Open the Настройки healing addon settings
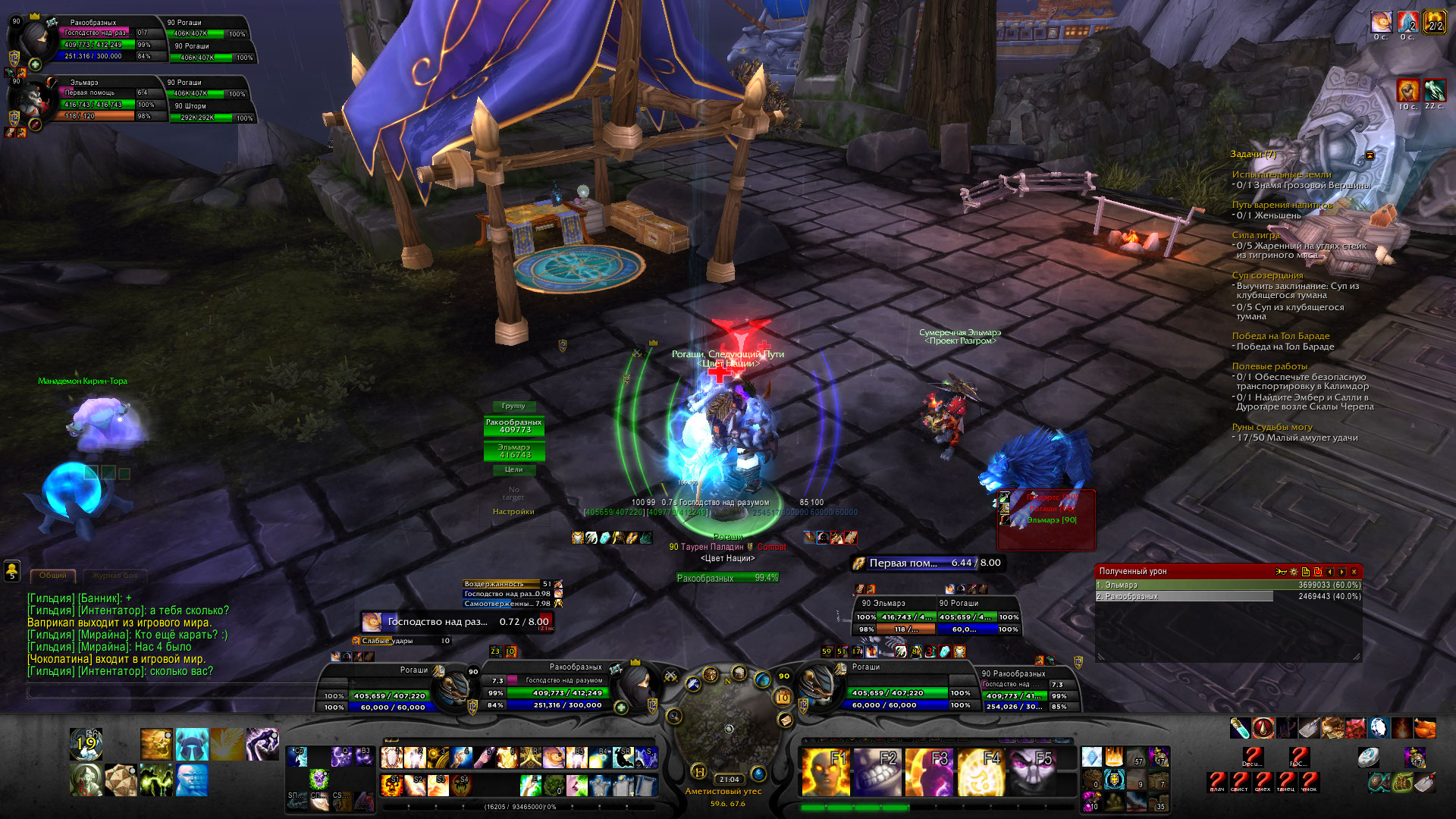Screen dimensions: 1456x819 [x=513, y=512]
